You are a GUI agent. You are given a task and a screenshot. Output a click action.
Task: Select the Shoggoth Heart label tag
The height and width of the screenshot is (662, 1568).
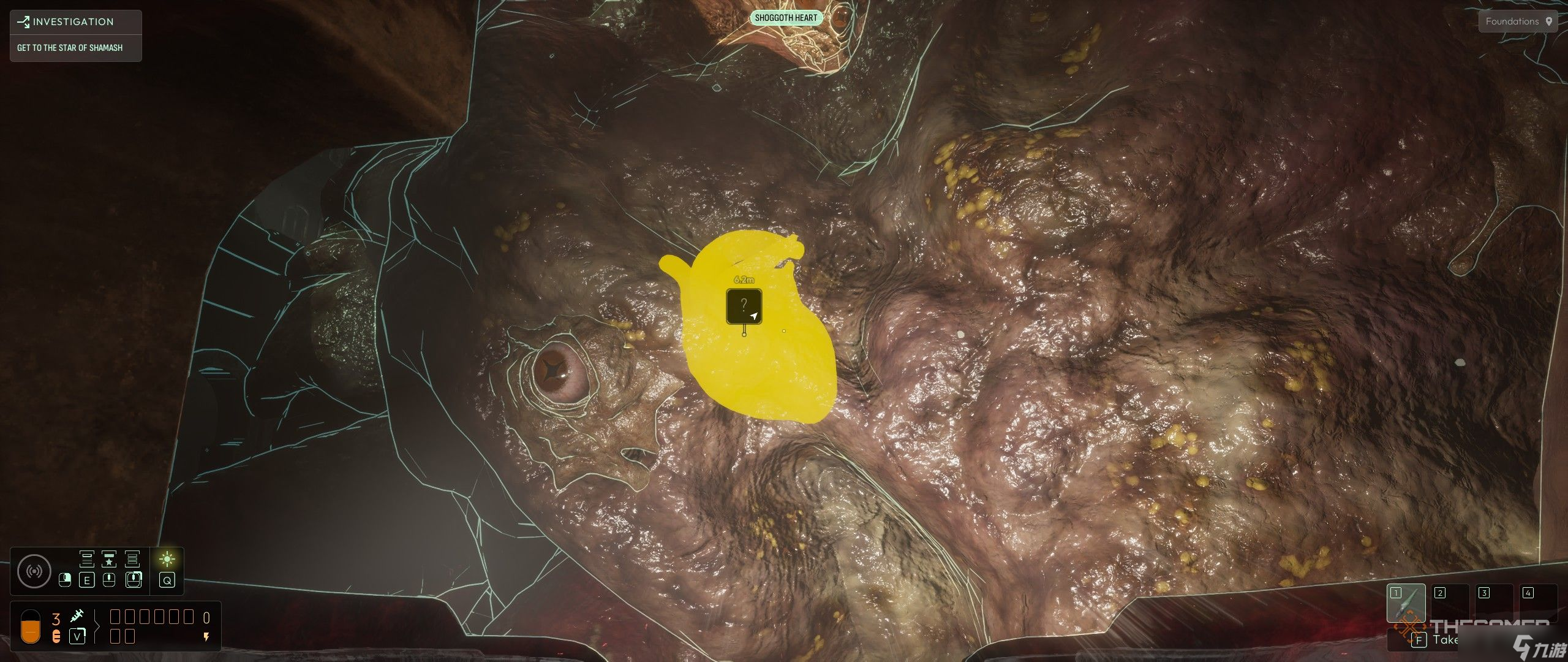click(x=786, y=18)
